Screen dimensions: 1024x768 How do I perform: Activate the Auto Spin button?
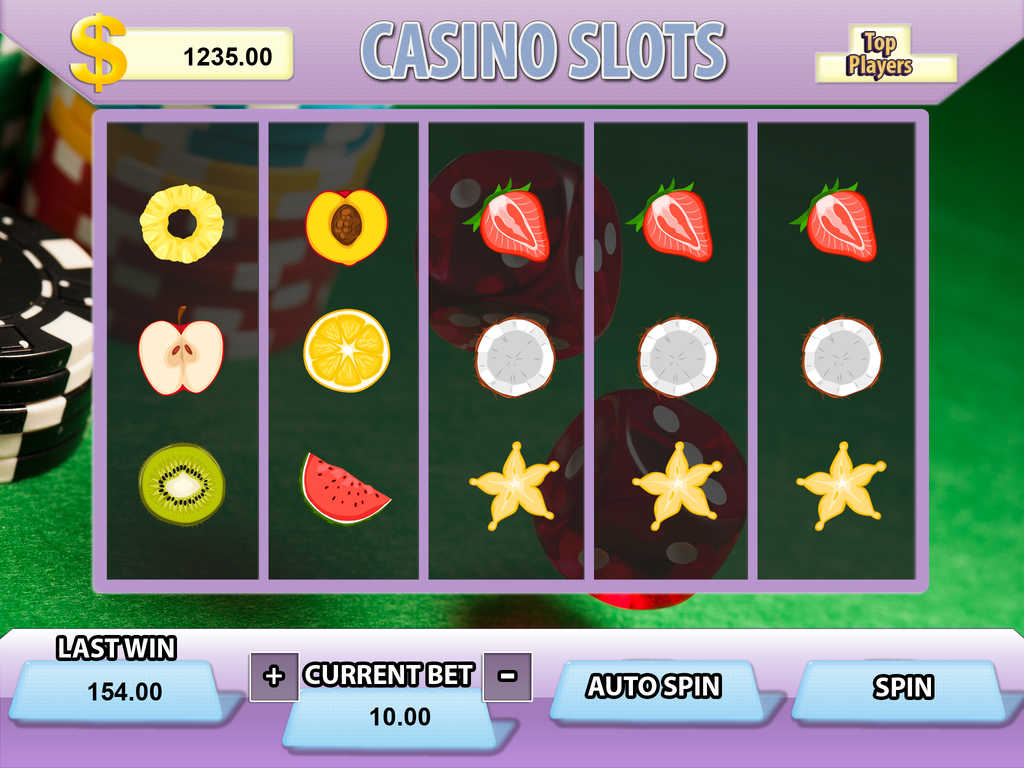653,687
